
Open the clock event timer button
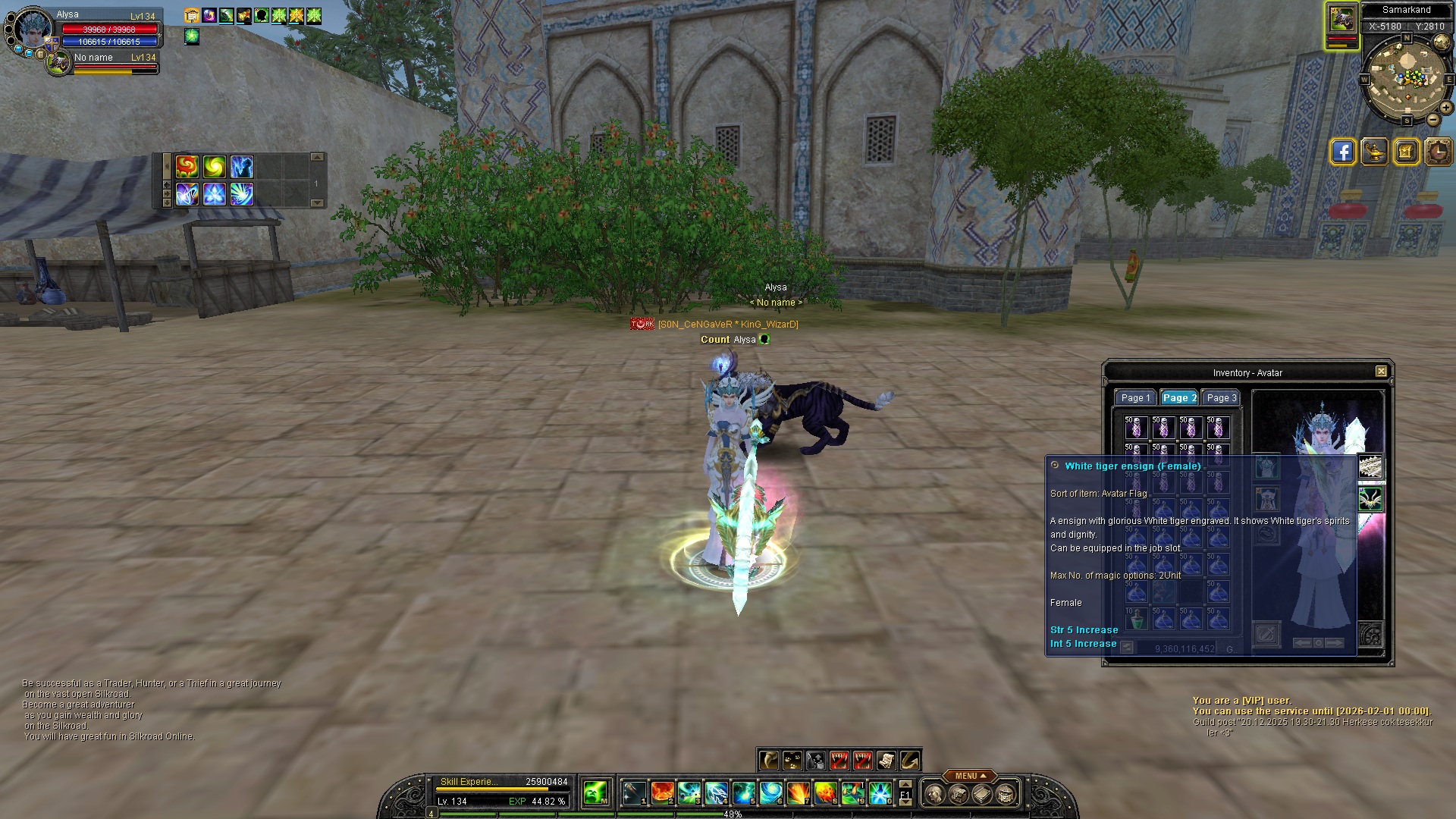tap(1438, 152)
